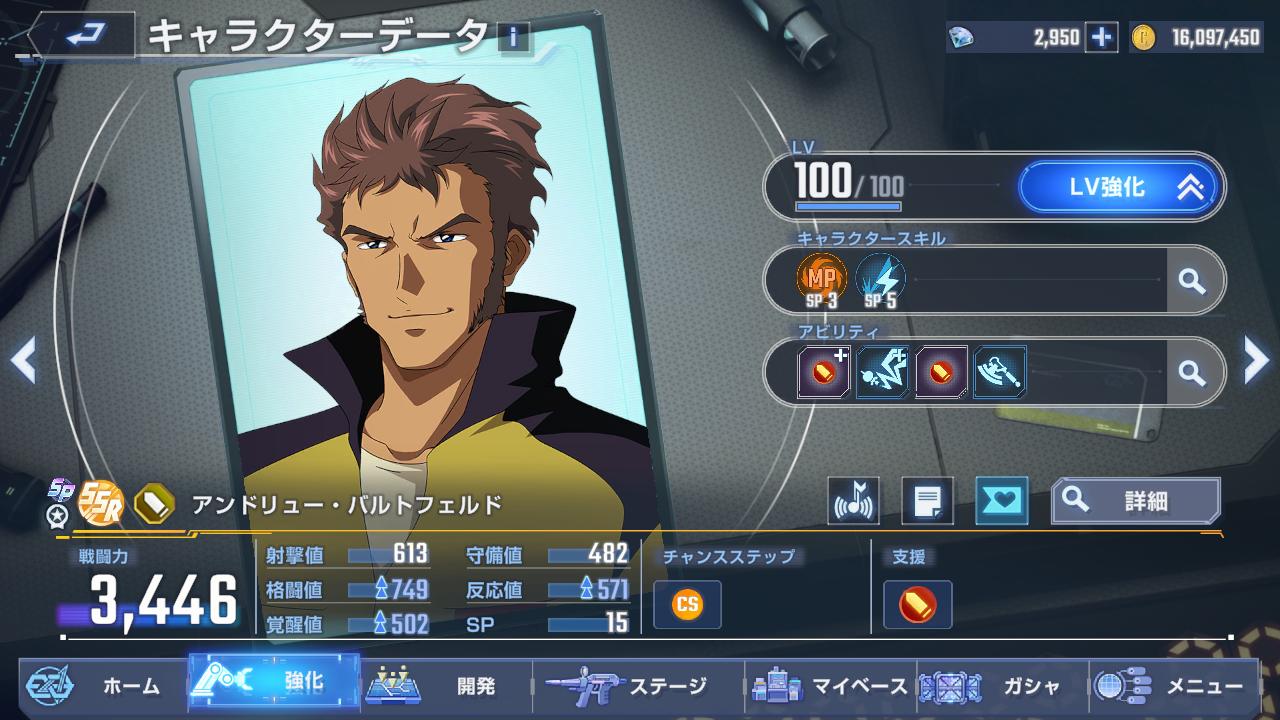The image size is (1280, 720).
Task: Select the CS chance step icon
Action: pyautogui.click(x=687, y=604)
